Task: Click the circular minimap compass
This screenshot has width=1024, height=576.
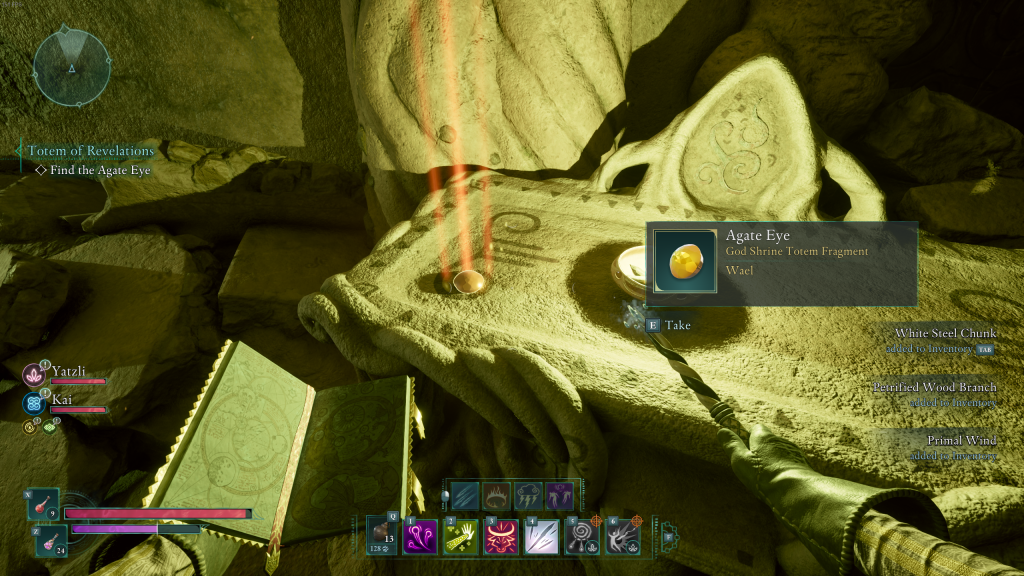Action: (x=71, y=67)
